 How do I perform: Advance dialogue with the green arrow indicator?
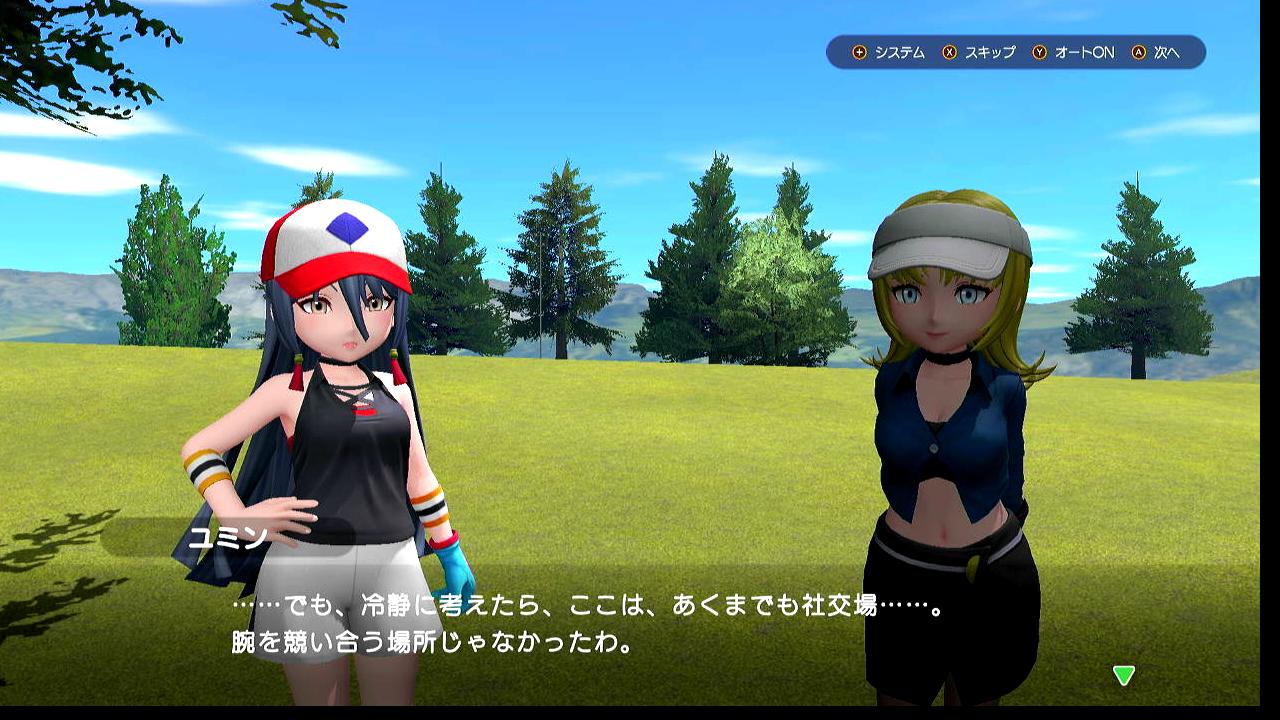click(x=1124, y=676)
